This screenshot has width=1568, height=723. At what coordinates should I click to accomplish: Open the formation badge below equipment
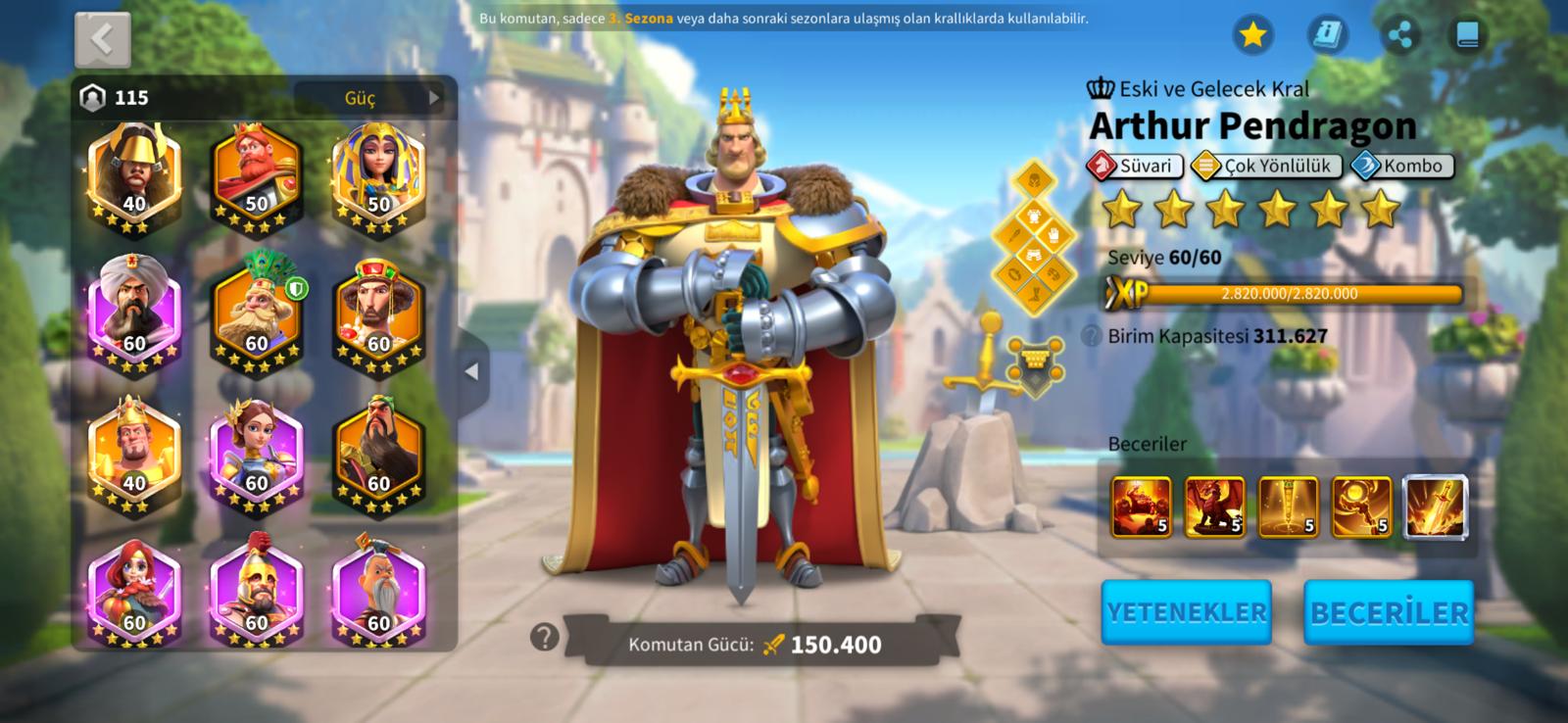point(1036,362)
